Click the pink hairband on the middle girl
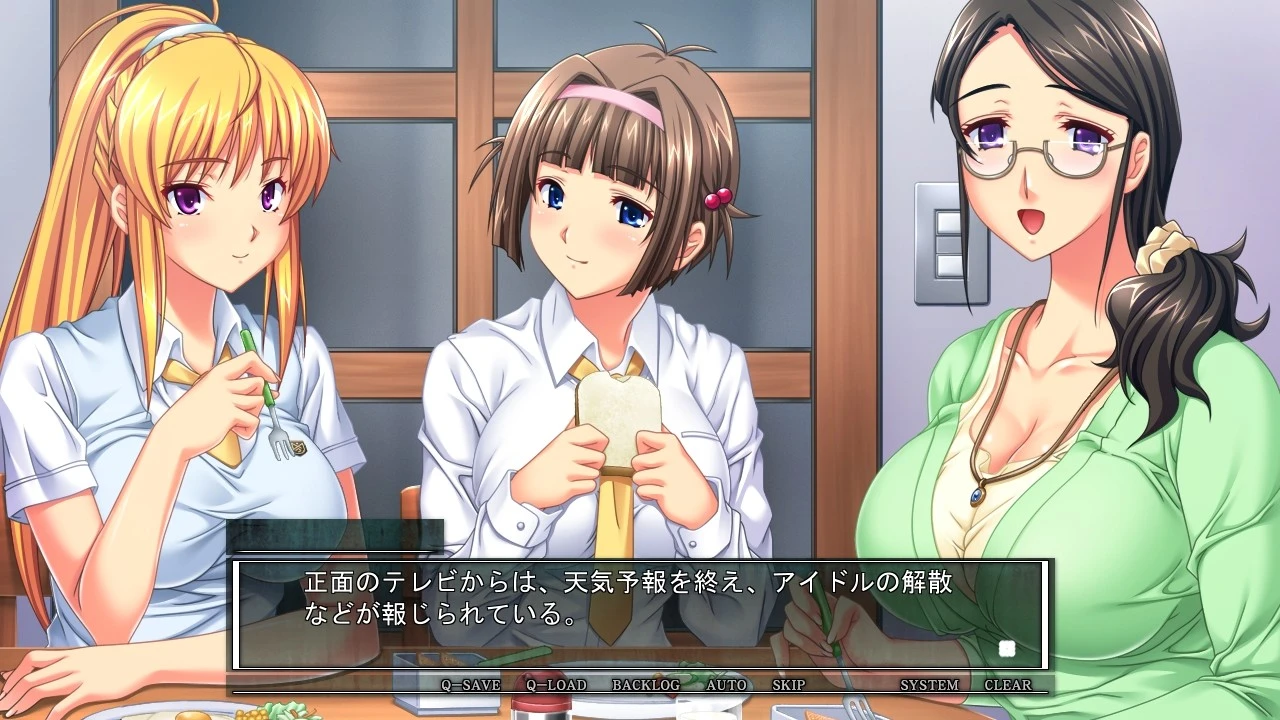This screenshot has height=720, width=1280. (610, 100)
